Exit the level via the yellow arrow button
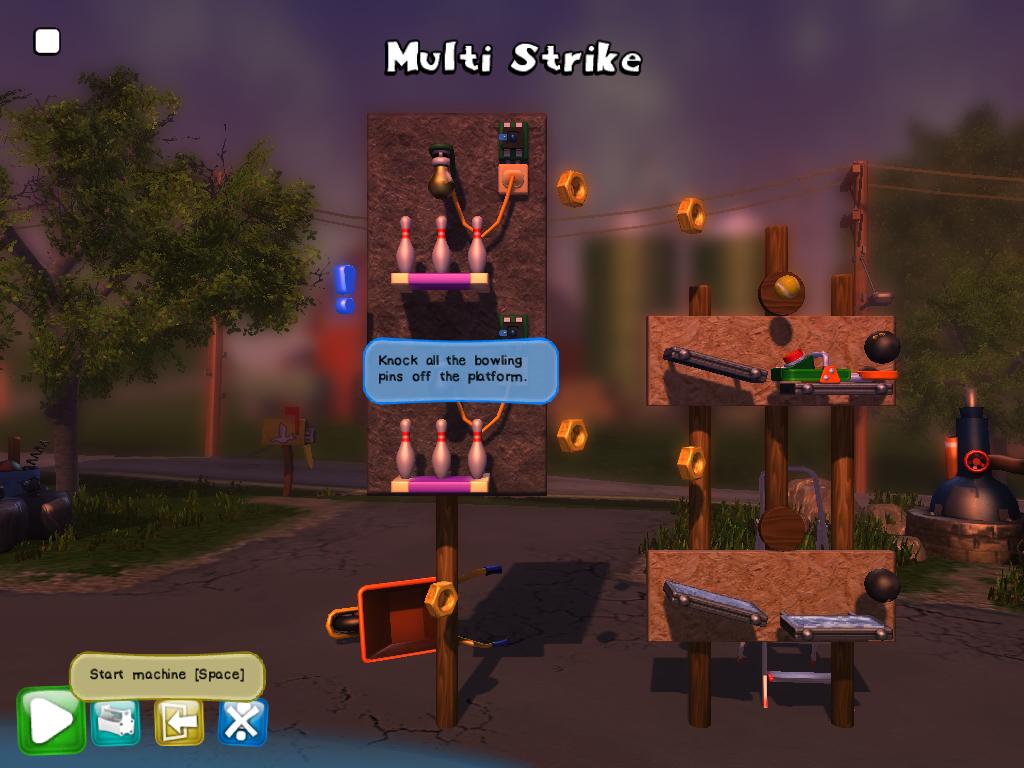This screenshot has height=768, width=1024. [179, 722]
